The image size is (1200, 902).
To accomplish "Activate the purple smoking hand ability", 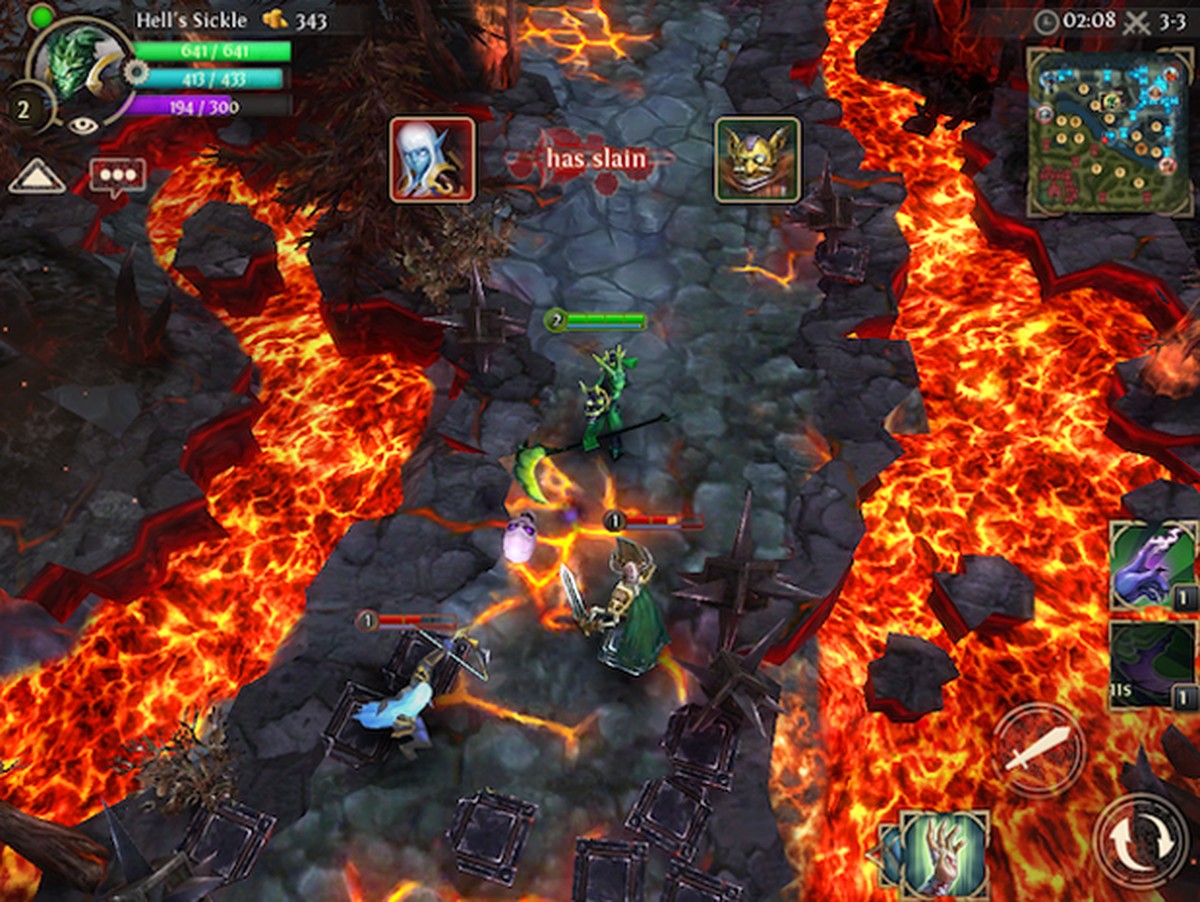I will [1152, 565].
